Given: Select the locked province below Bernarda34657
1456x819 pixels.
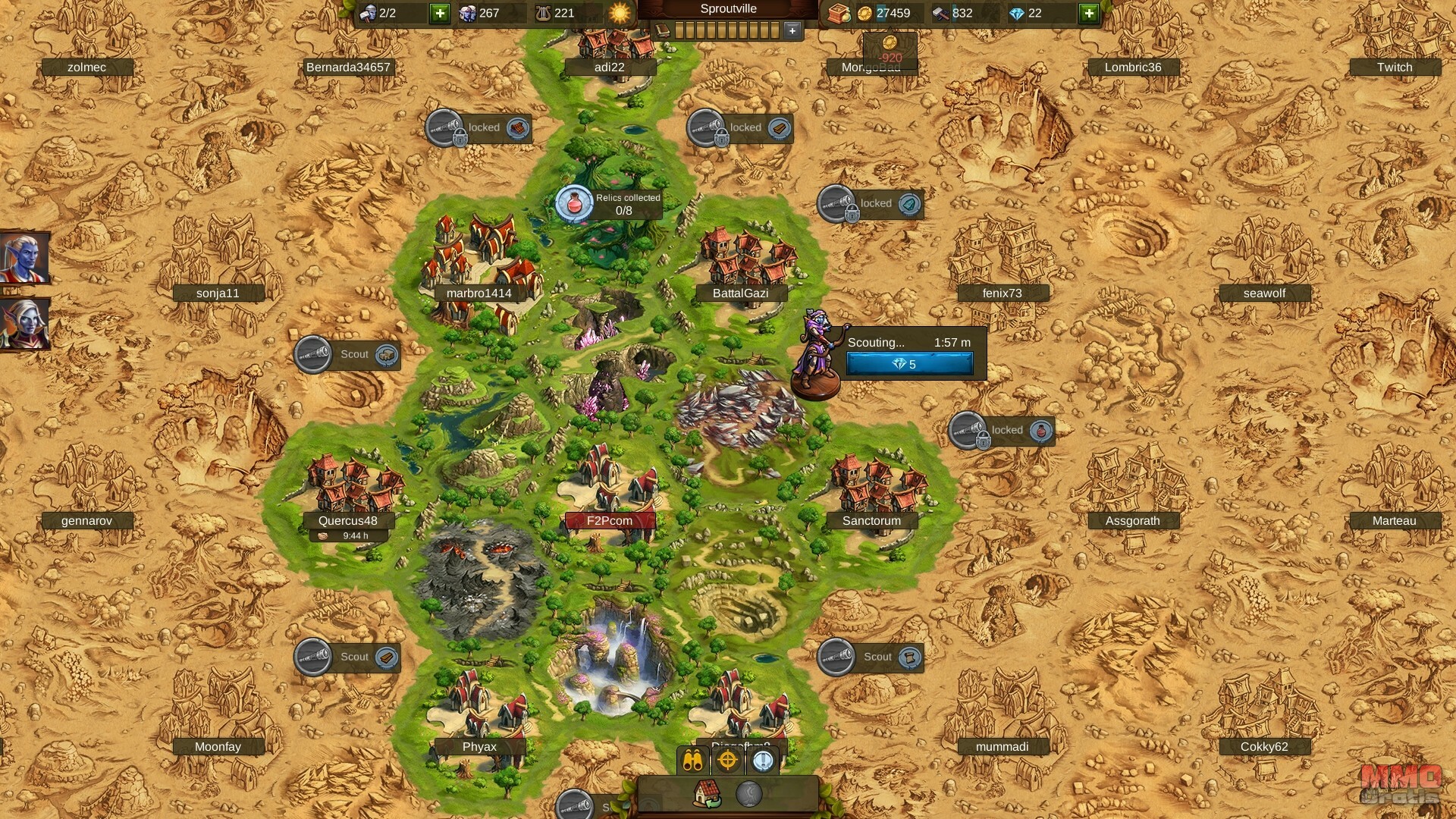Looking at the screenshot, I should tap(478, 127).
